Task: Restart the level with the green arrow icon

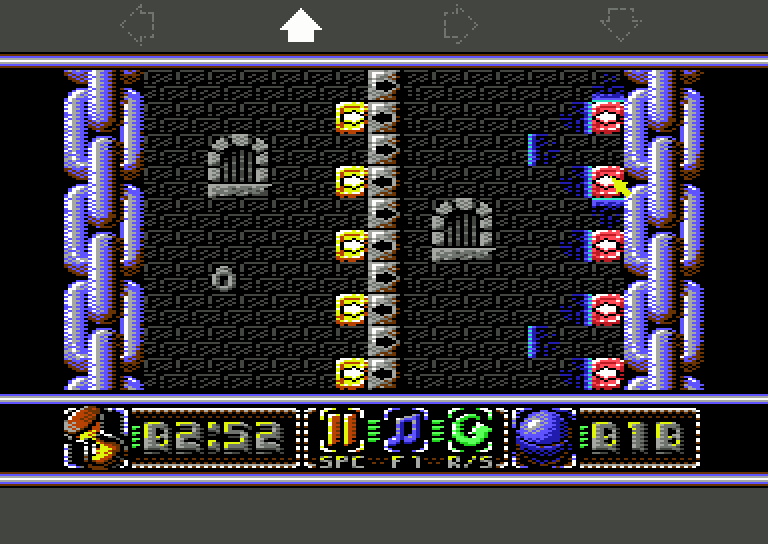Action: [467, 432]
